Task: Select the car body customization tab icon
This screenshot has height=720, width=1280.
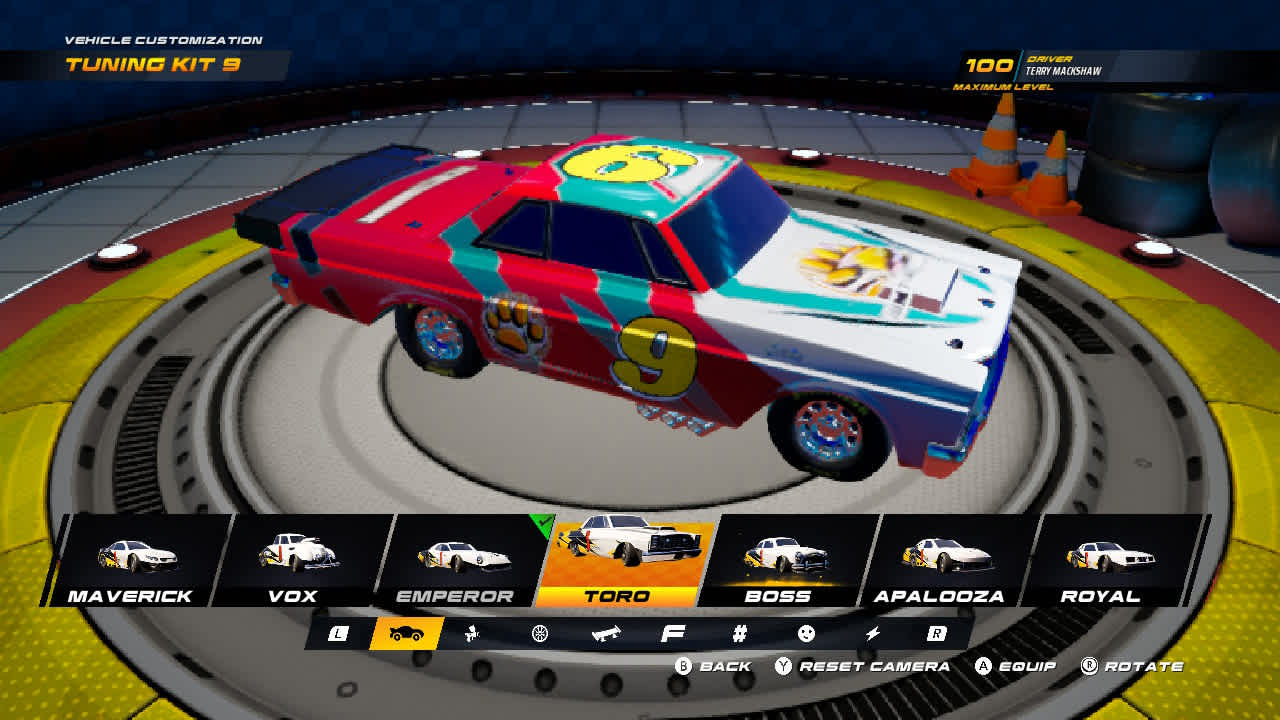Action: pos(405,633)
